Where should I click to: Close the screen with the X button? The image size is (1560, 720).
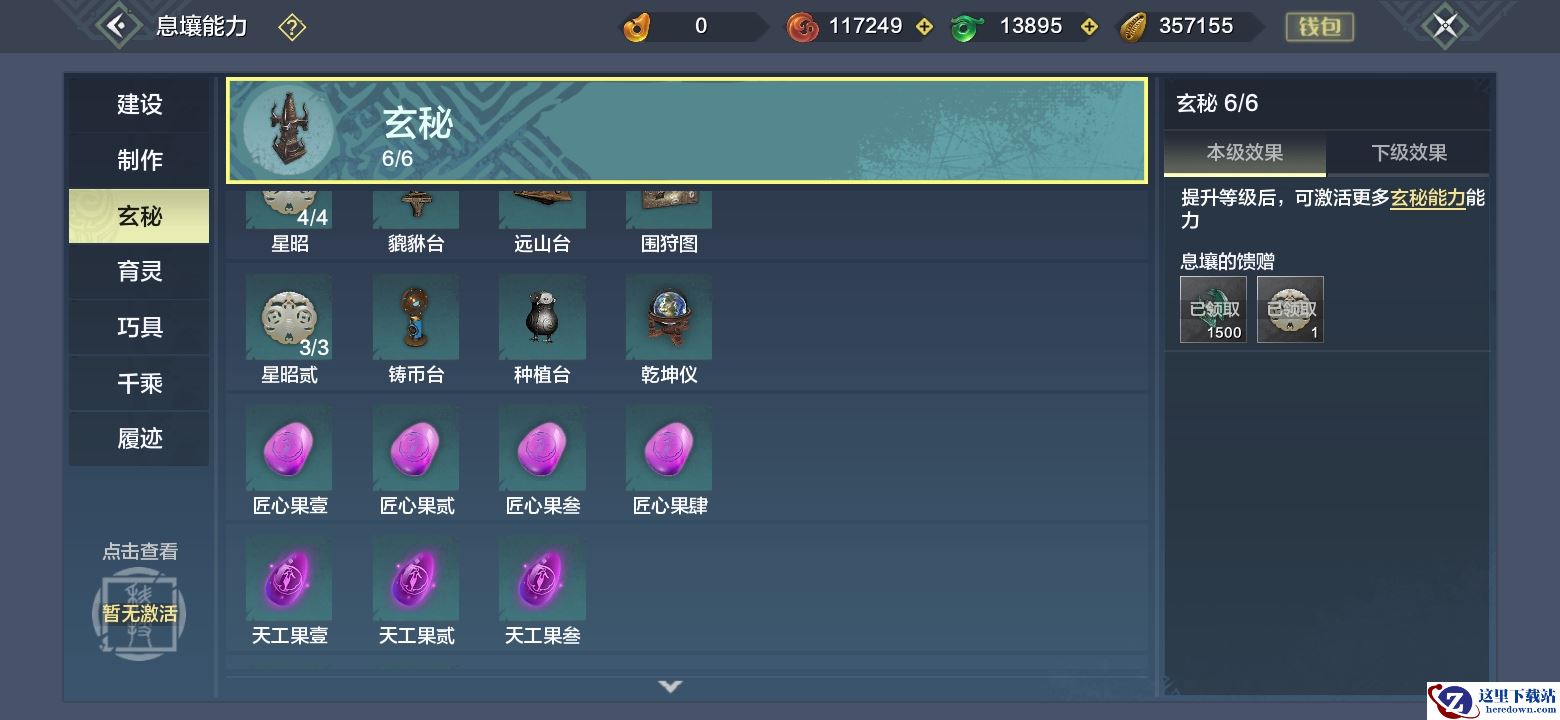tap(1444, 26)
